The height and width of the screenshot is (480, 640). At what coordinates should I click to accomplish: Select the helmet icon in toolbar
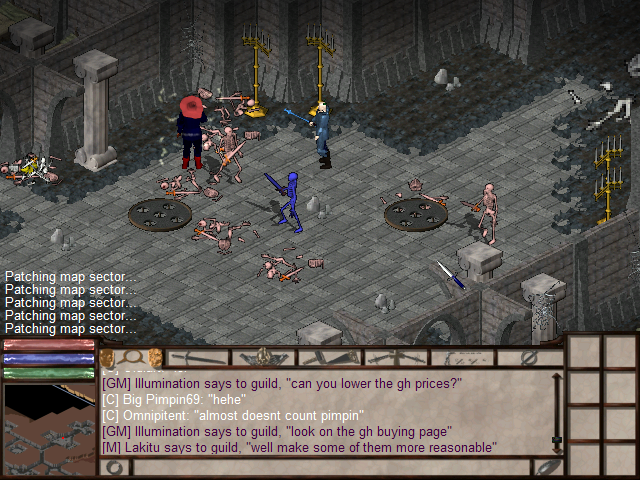click(264, 357)
